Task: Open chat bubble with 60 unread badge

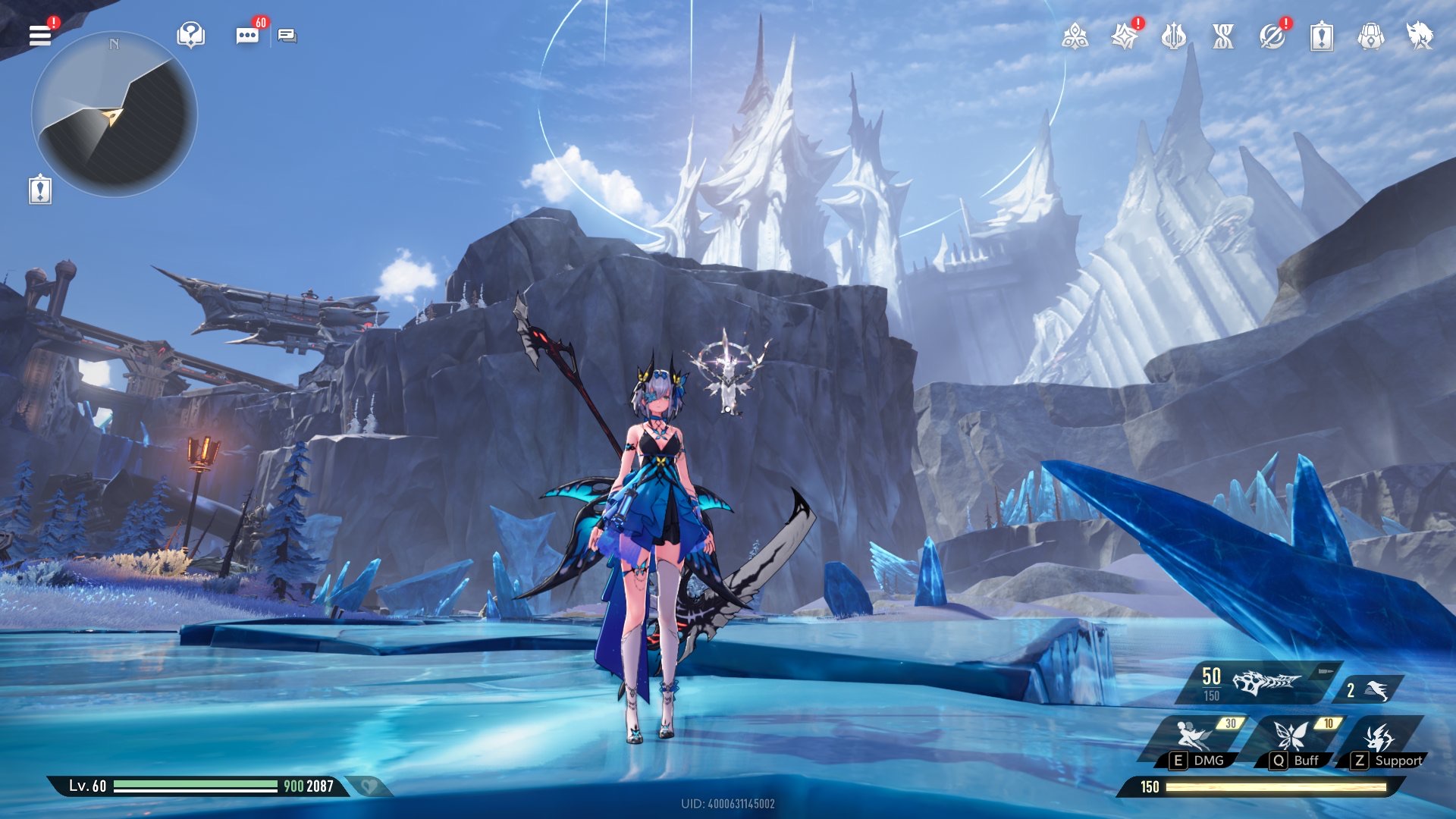Action: (247, 36)
